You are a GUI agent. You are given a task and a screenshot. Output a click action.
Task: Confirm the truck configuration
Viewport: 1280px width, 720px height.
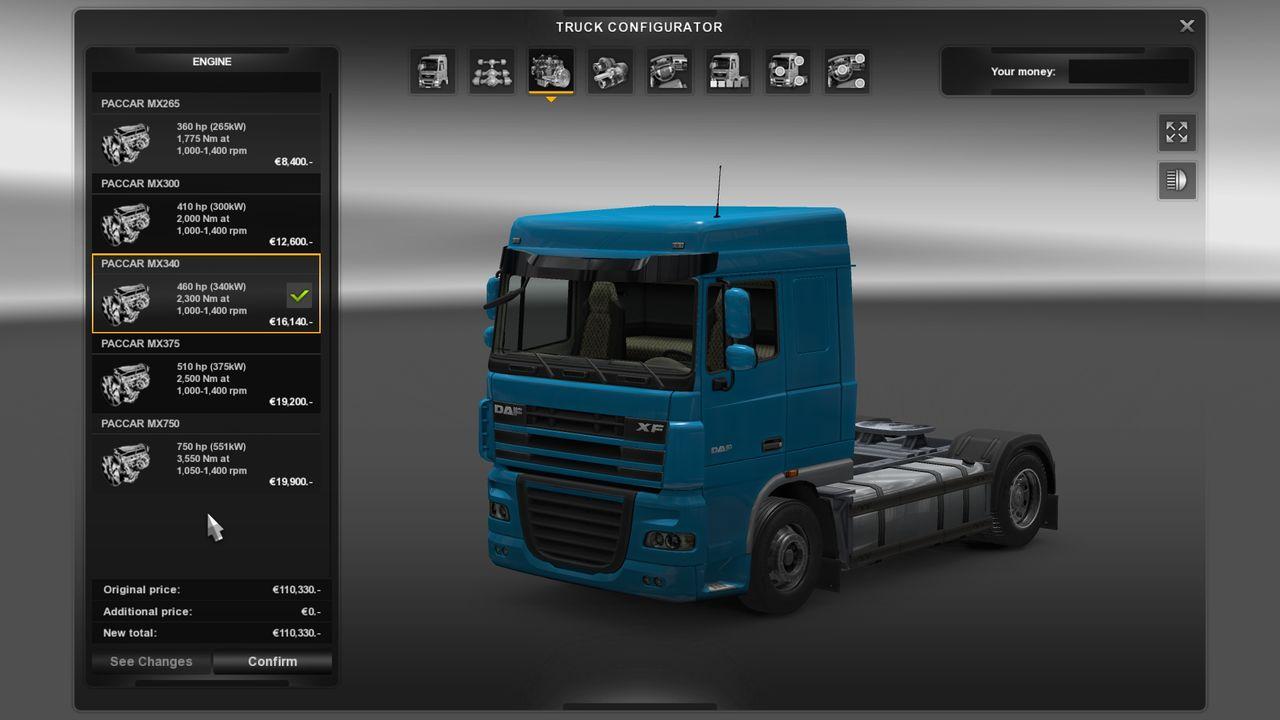(x=272, y=661)
